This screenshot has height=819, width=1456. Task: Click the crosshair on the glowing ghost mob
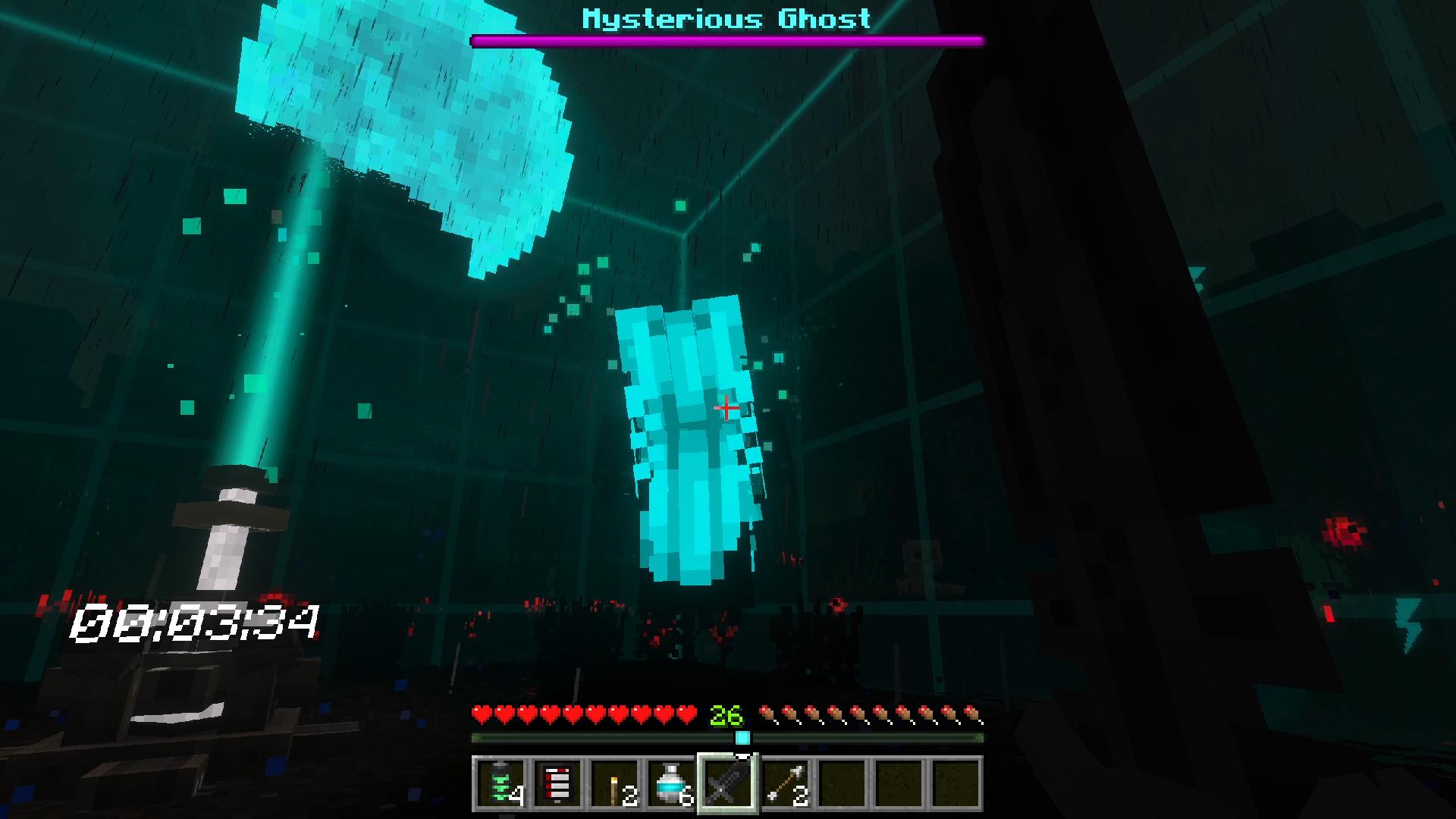point(726,409)
